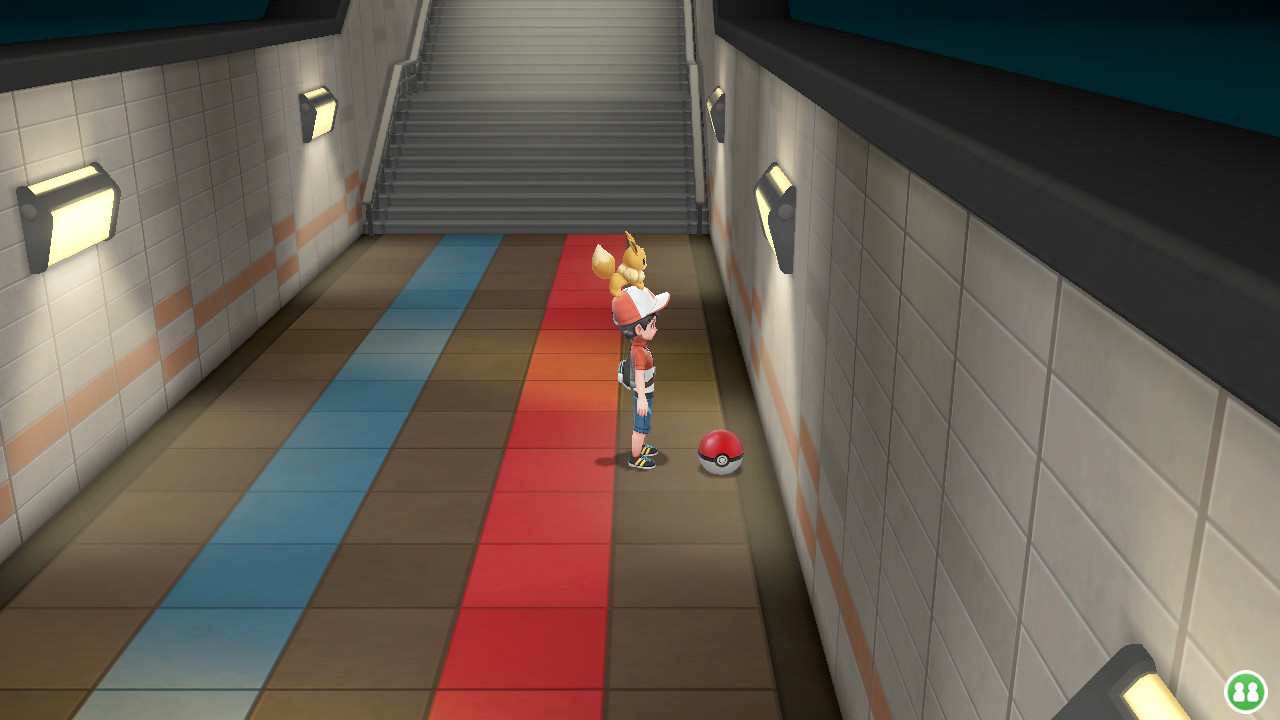Viewport: 1280px width, 720px height.
Task: Click the green two-player support icon
Action: coord(1245,691)
